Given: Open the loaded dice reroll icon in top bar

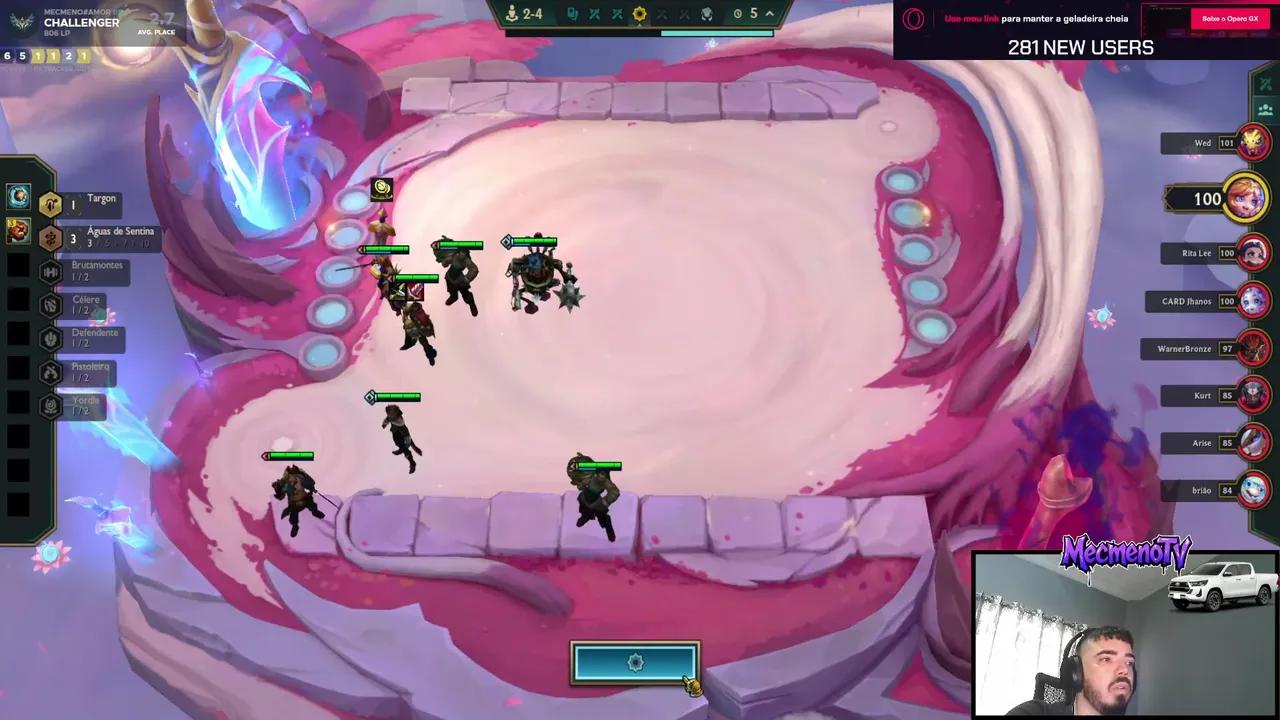Looking at the screenshot, I should tap(575, 14).
